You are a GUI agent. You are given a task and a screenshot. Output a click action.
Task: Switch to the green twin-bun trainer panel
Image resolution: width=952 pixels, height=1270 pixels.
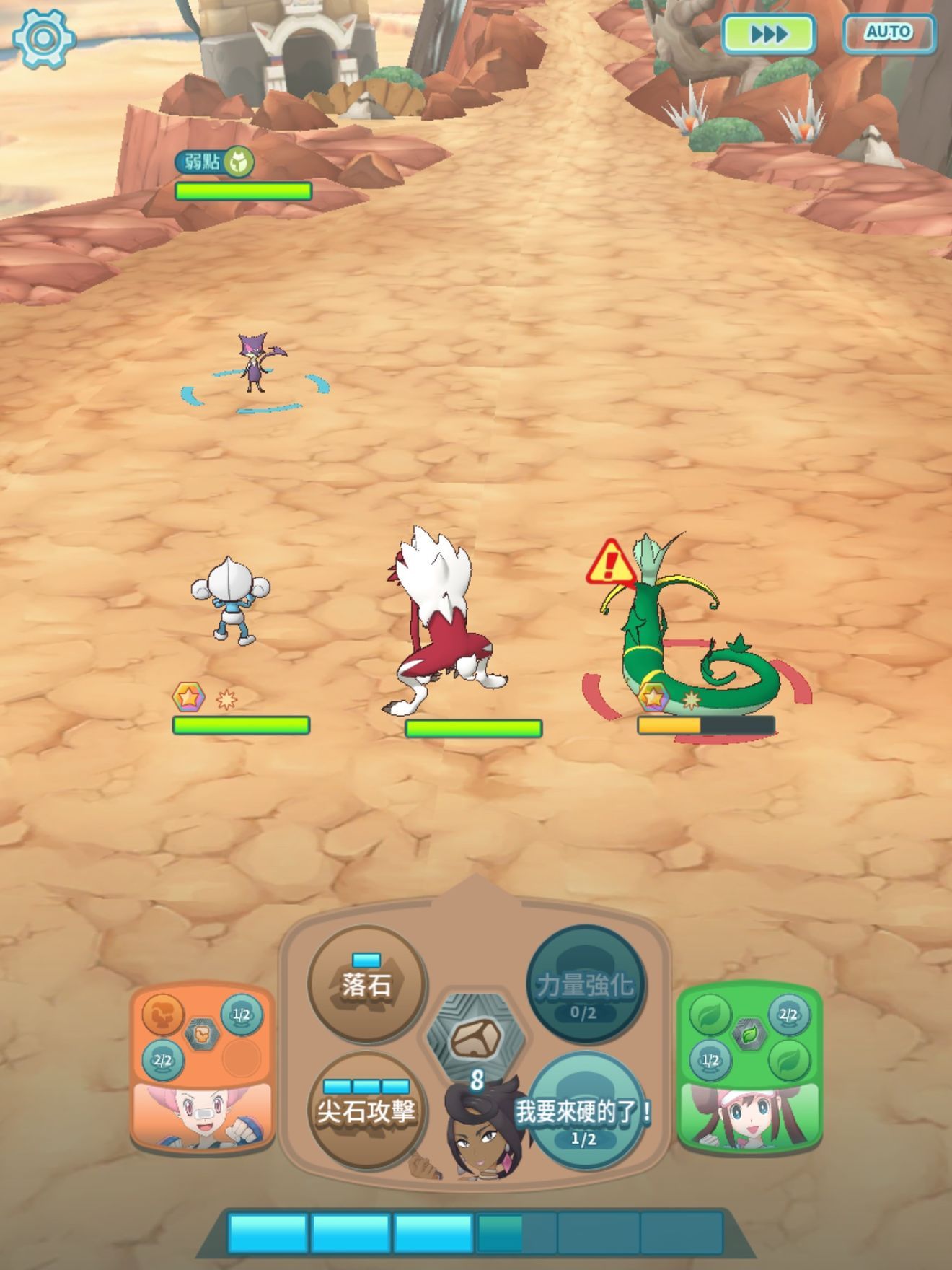coord(749,1068)
